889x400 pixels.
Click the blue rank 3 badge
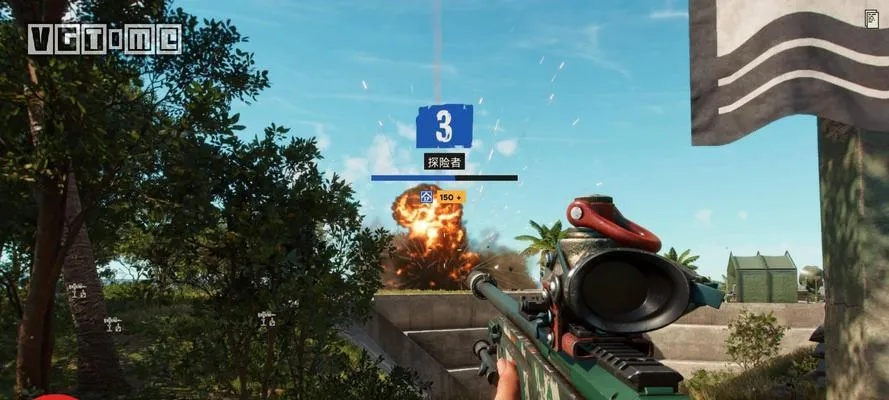444,126
